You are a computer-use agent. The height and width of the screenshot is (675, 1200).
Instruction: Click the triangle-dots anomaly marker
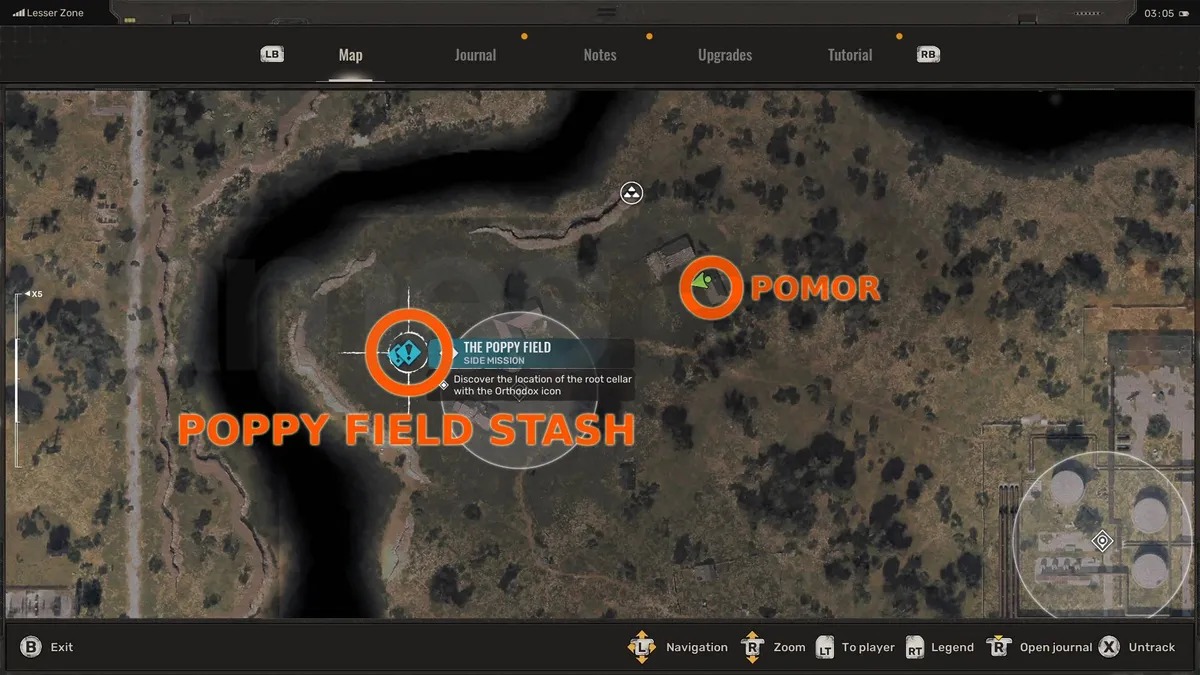631,192
